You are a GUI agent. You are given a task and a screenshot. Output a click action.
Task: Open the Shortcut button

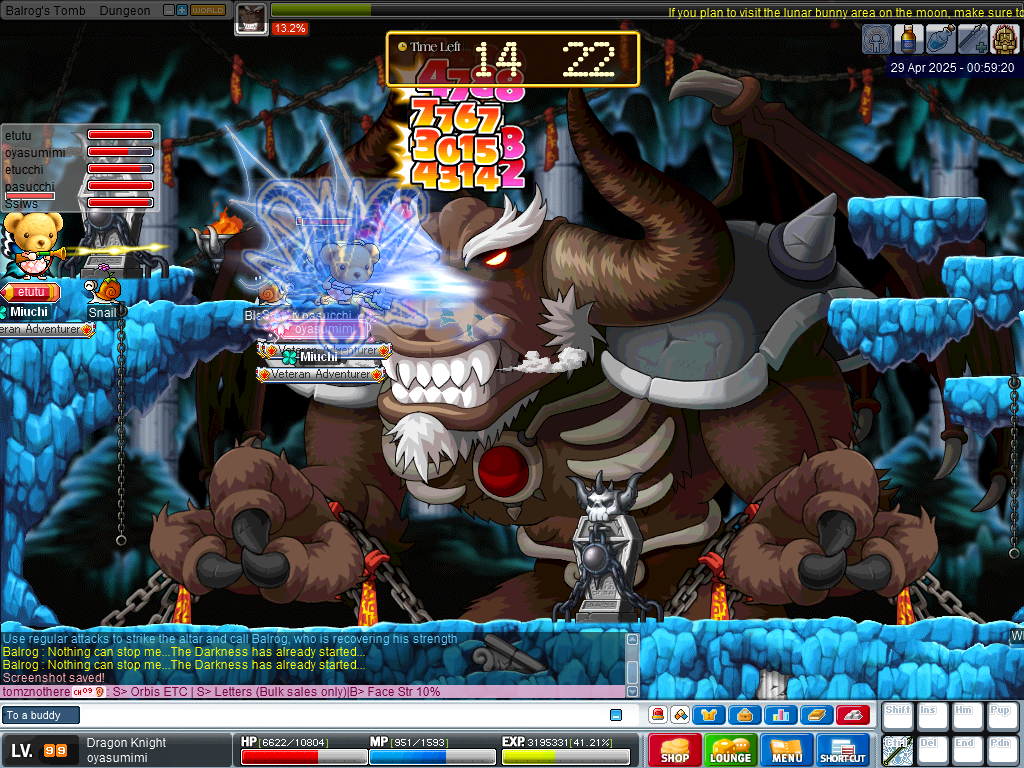coord(843,750)
